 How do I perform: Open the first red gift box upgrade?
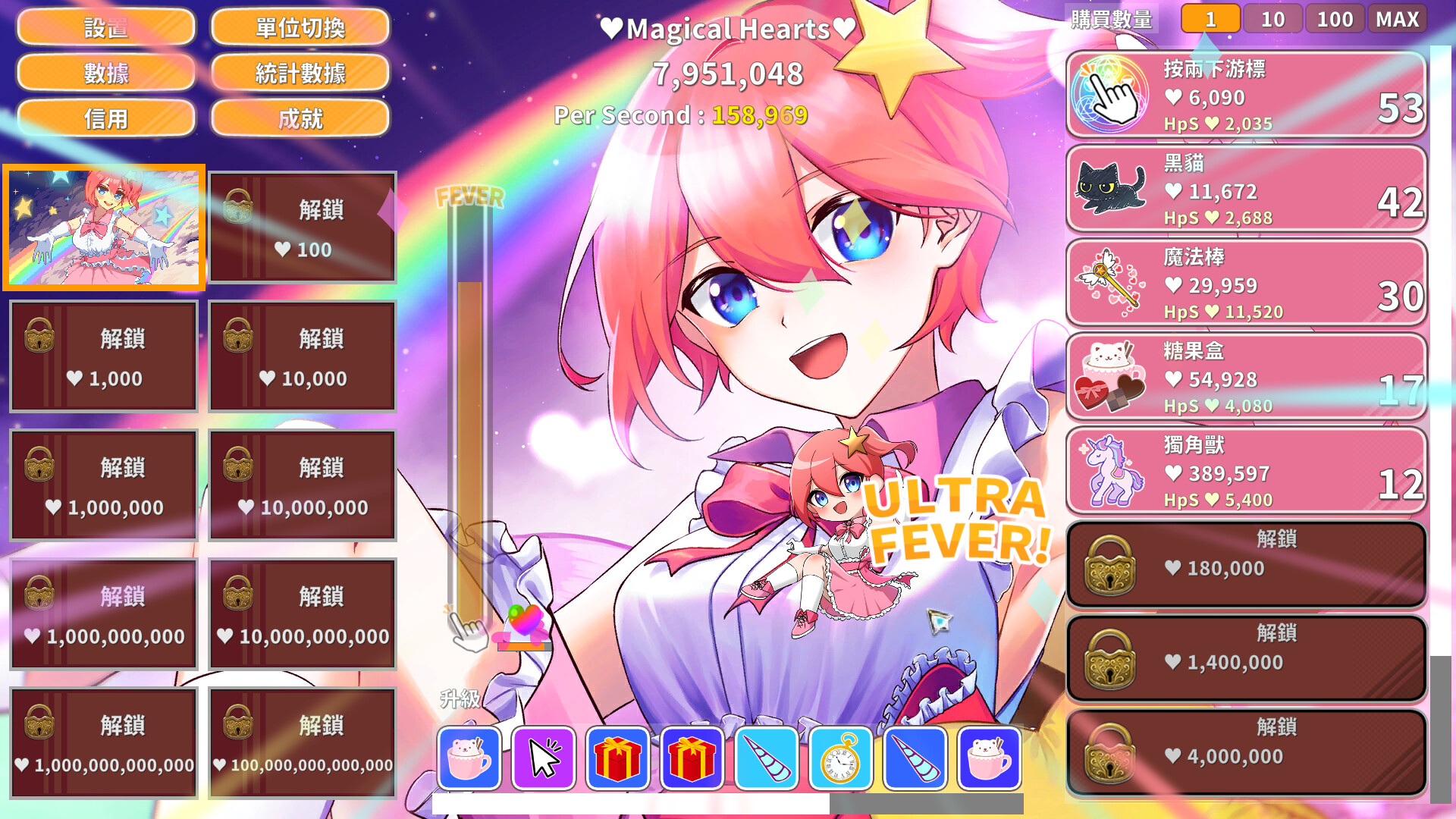tap(618, 758)
